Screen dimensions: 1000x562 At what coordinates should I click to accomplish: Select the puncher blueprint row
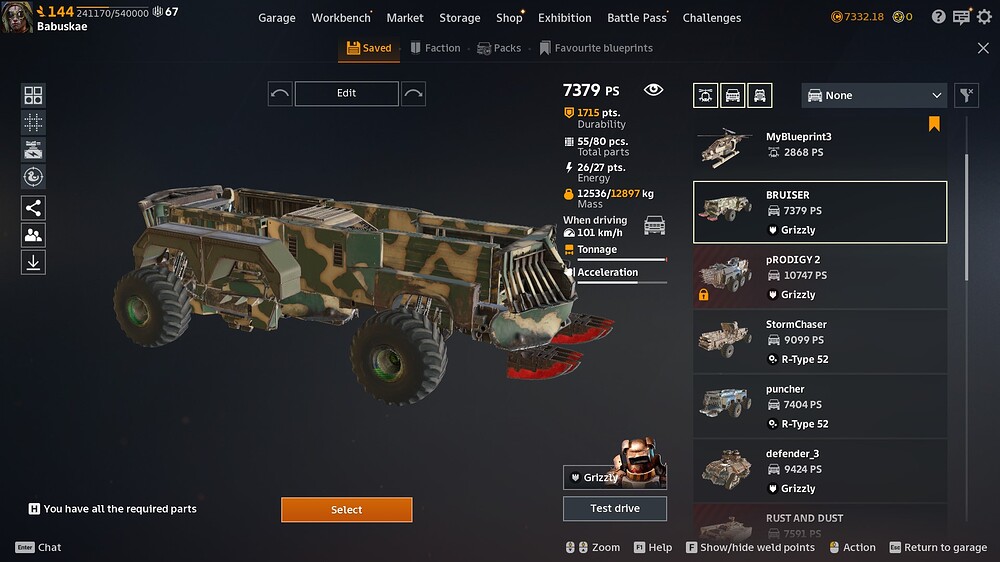(820, 406)
